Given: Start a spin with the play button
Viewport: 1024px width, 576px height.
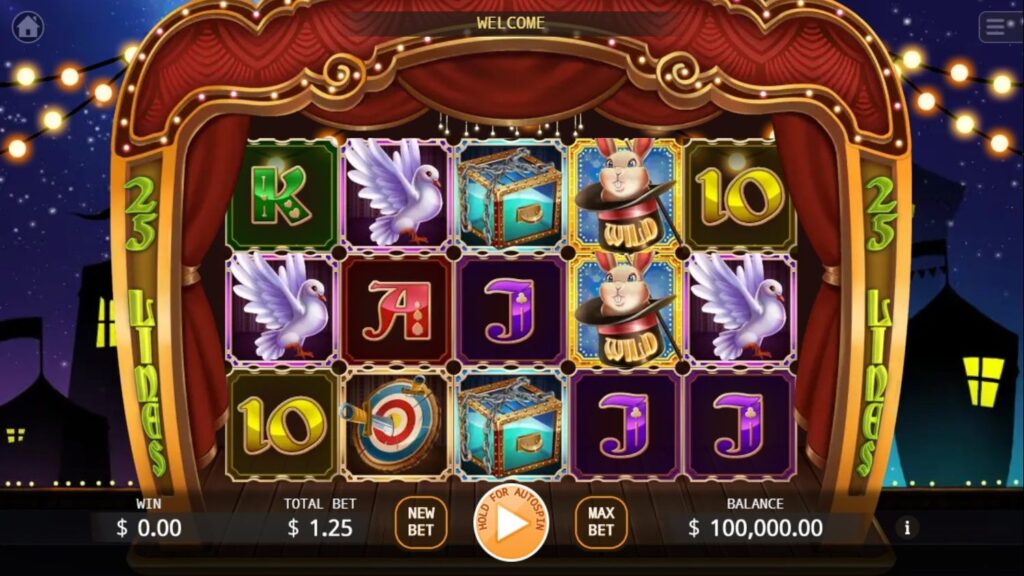Looking at the screenshot, I should (x=511, y=522).
